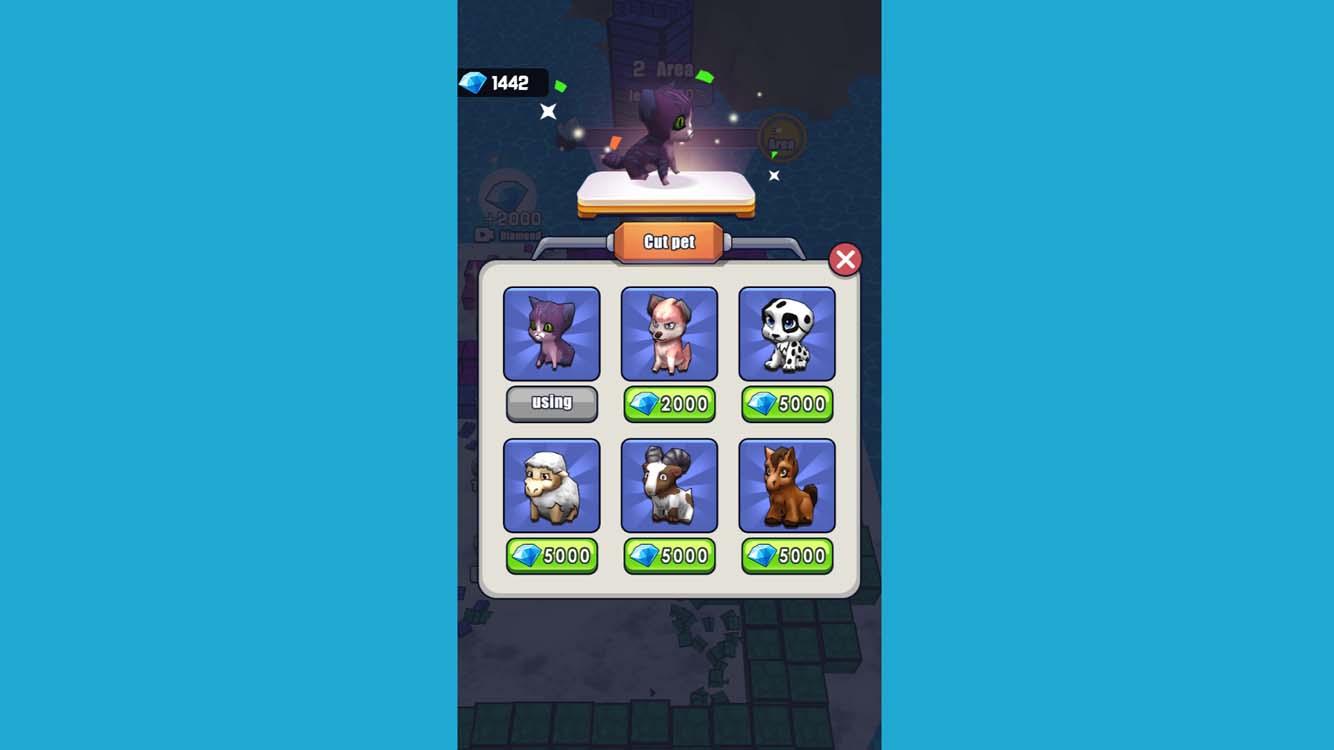Select the sheep pet portrait
Image resolution: width=1334 pixels, height=750 pixels.
pyautogui.click(x=552, y=485)
